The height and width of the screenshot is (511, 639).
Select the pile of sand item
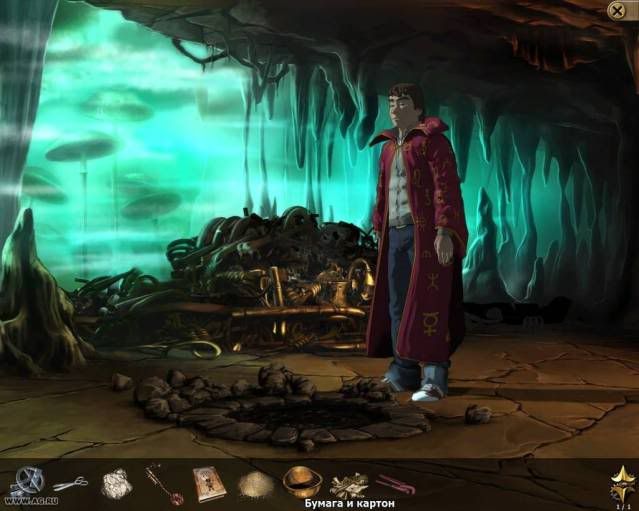255,484
